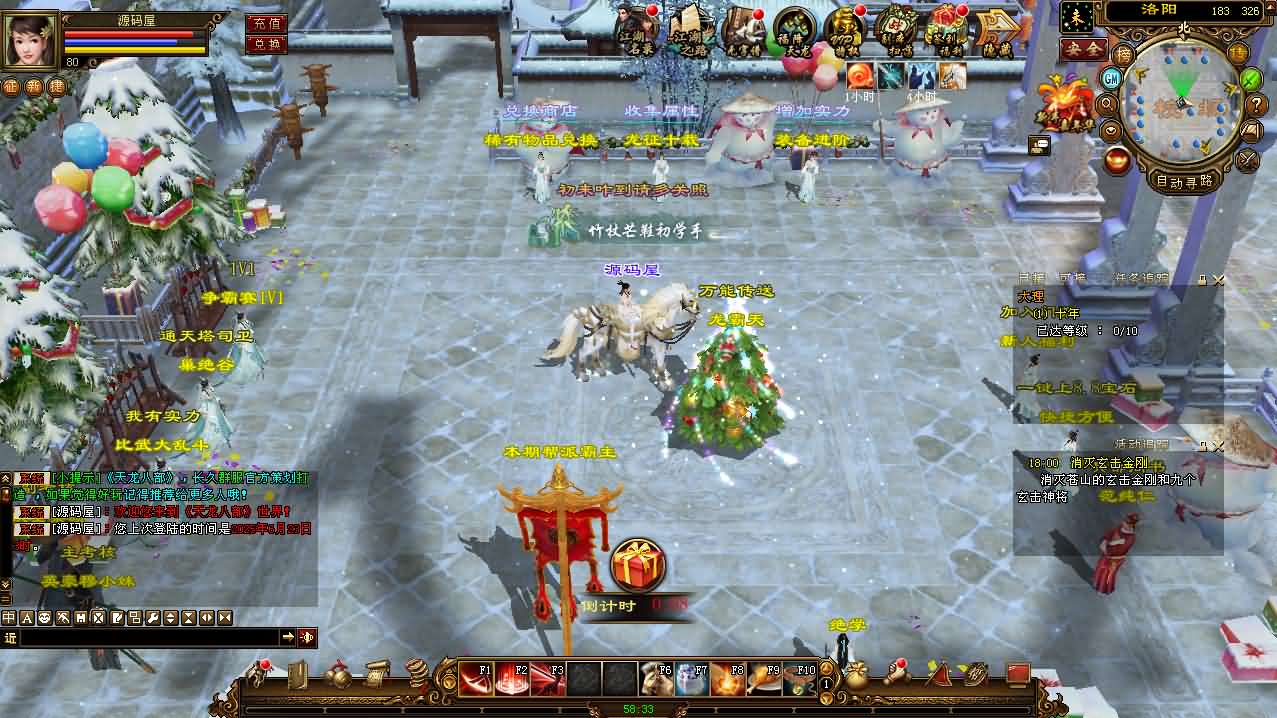Viewport: 1277px width, 718px height.
Task: Open the GM button beside minimap
Action: tap(1111, 78)
